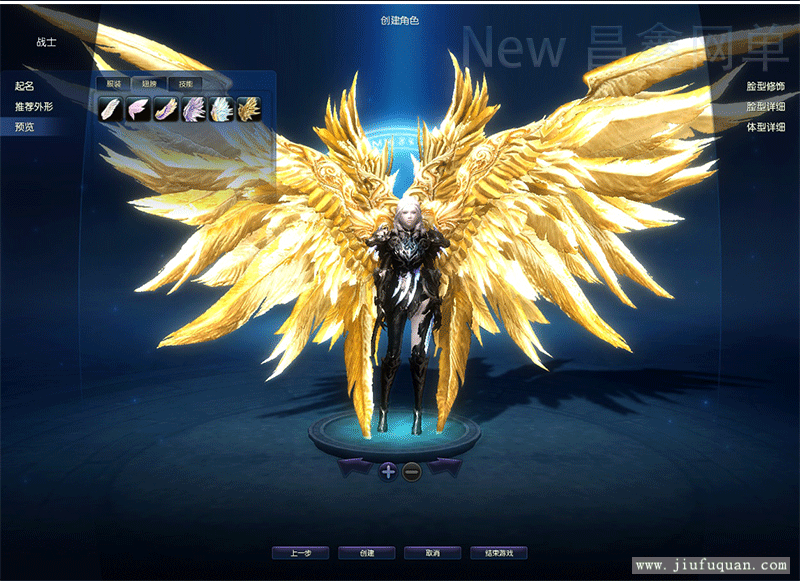The image size is (800, 582).
Task: Pick the light blue crystal wing
Action: tap(221, 108)
